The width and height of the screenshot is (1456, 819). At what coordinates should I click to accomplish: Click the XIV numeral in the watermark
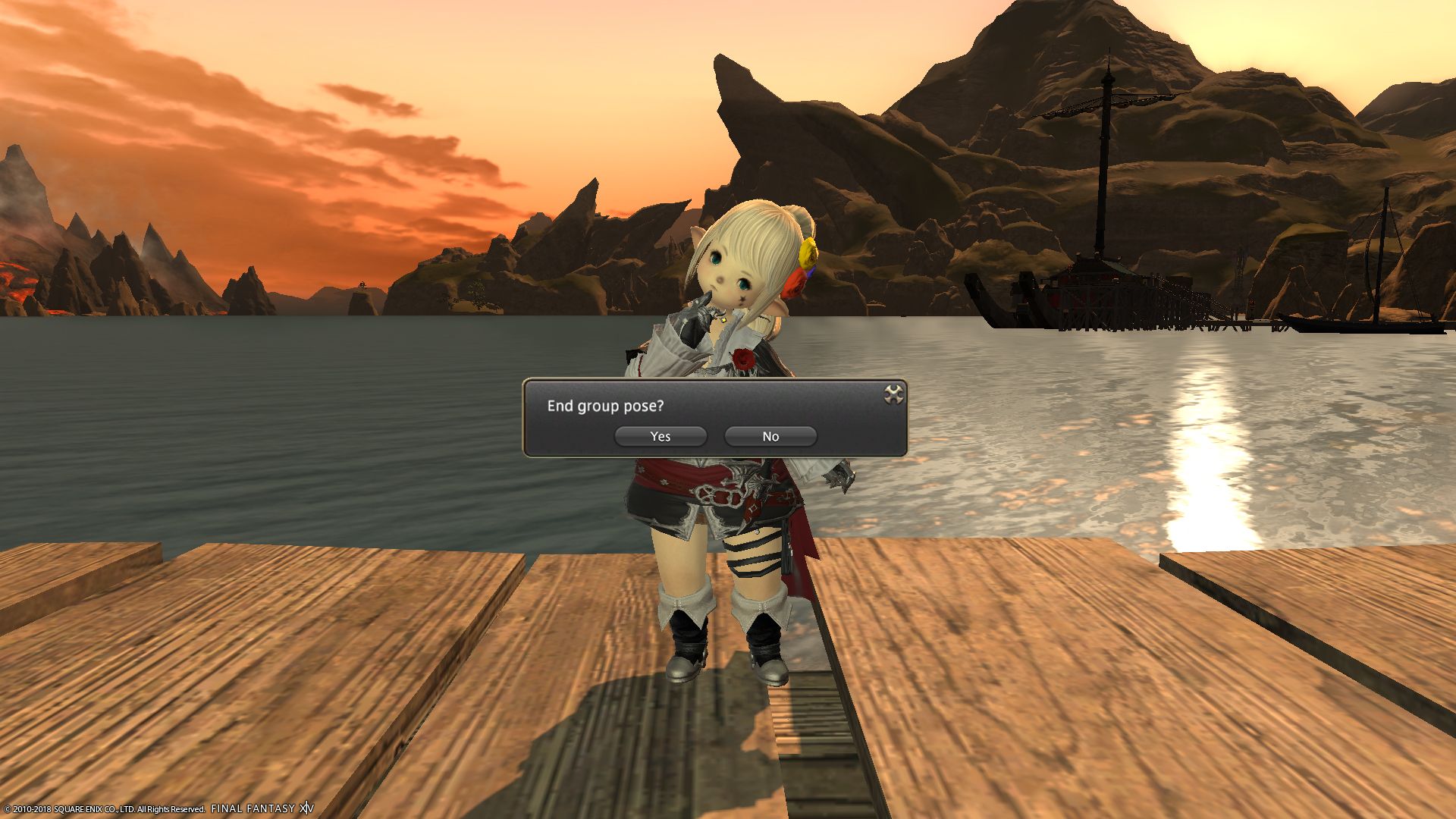305,808
